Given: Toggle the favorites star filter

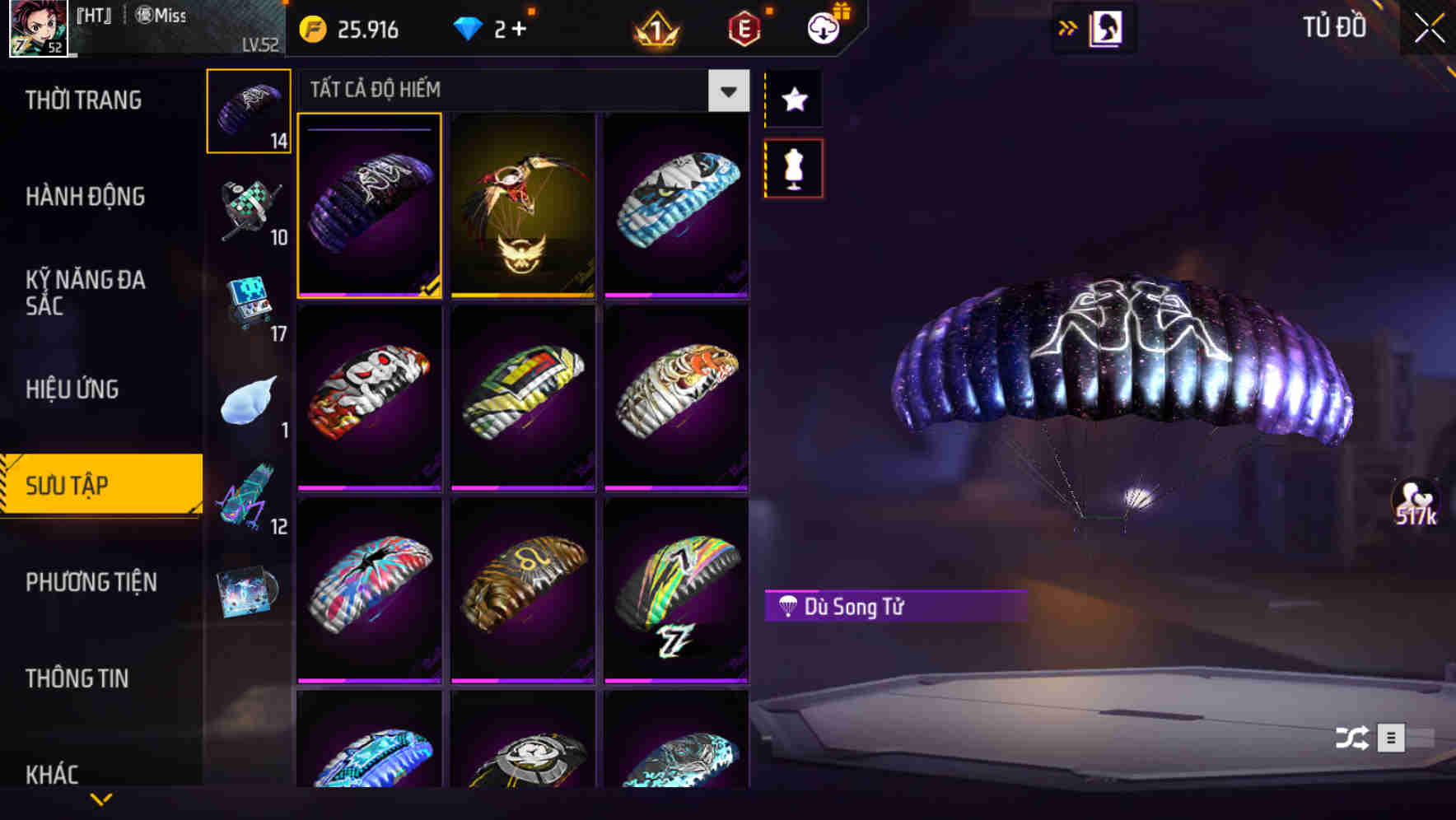Looking at the screenshot, I should pyautogui.click(x=793, y=100).
